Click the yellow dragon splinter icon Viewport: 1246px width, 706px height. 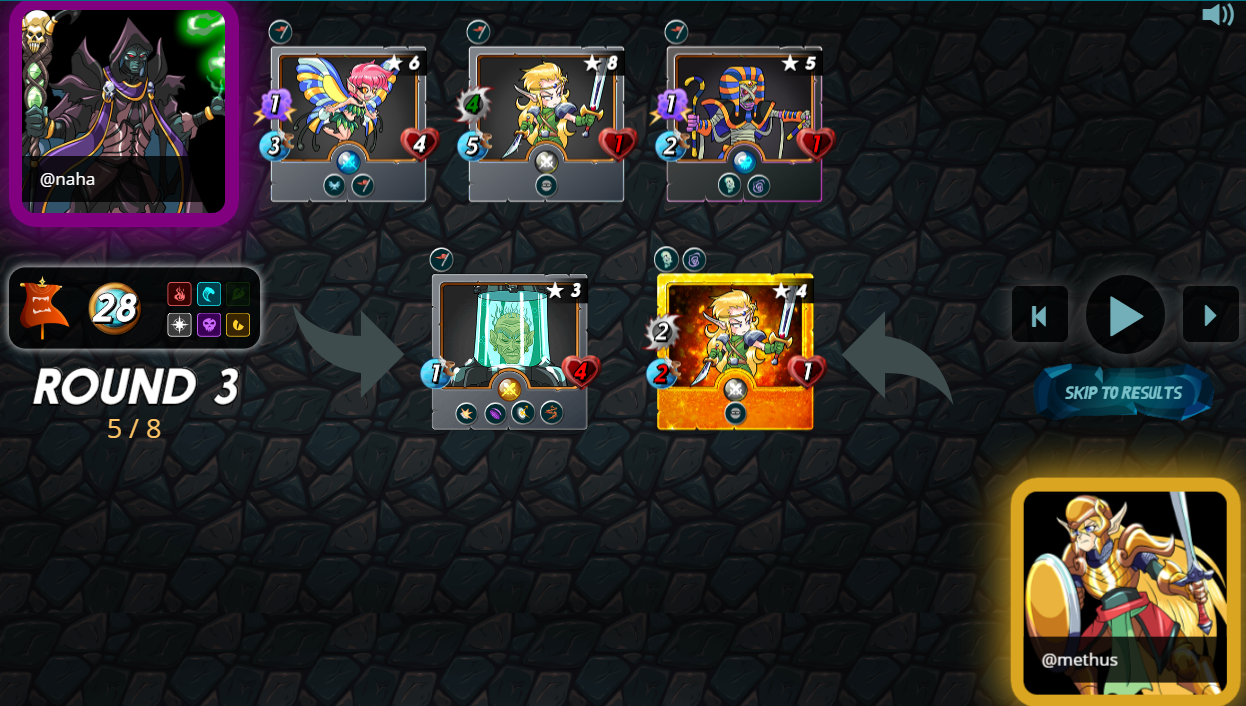[238, 324]
